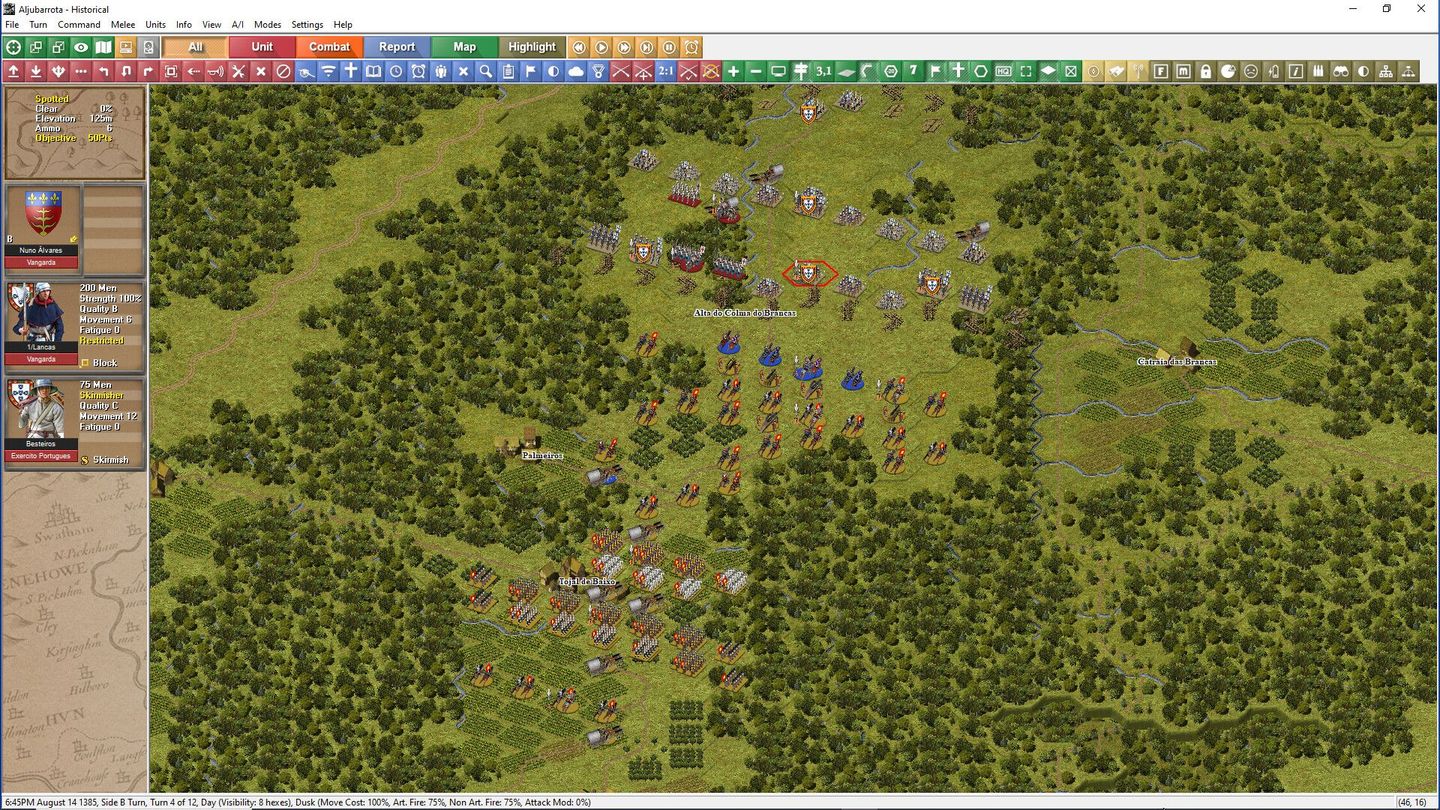This screenshot has width=1440, height=810.
Task: Zoom in on the map with the plus icon
Action: point(733,70)
